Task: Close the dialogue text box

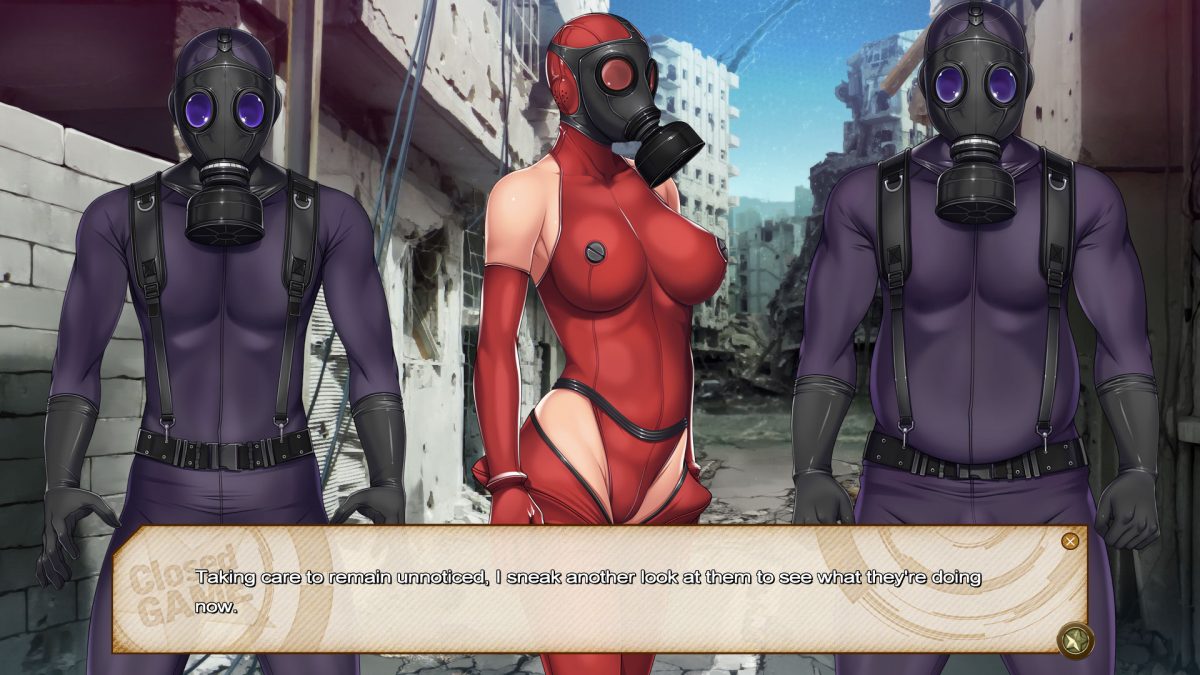Action: (1070, 541)
